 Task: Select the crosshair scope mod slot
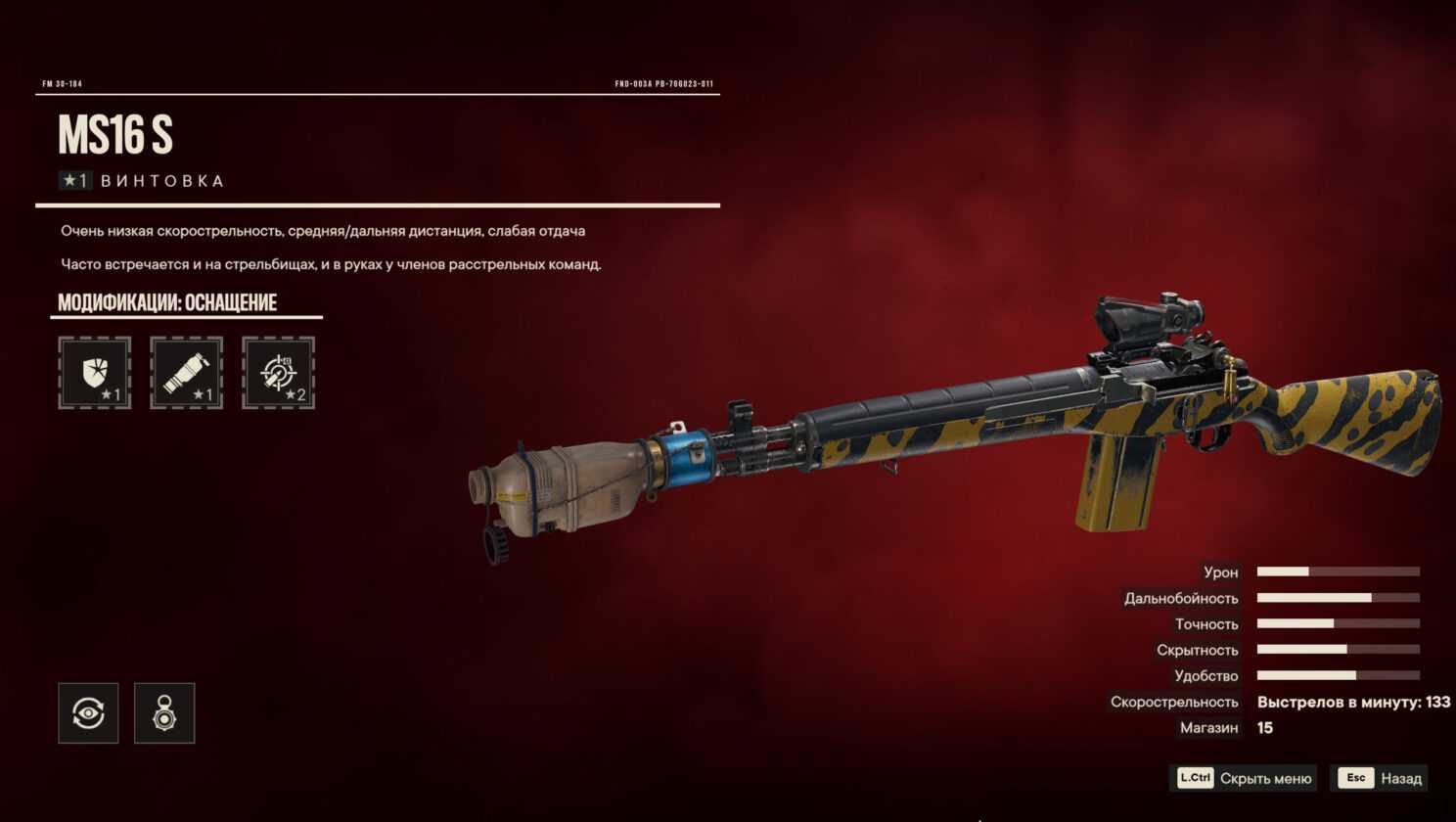[x=278, y=373]
